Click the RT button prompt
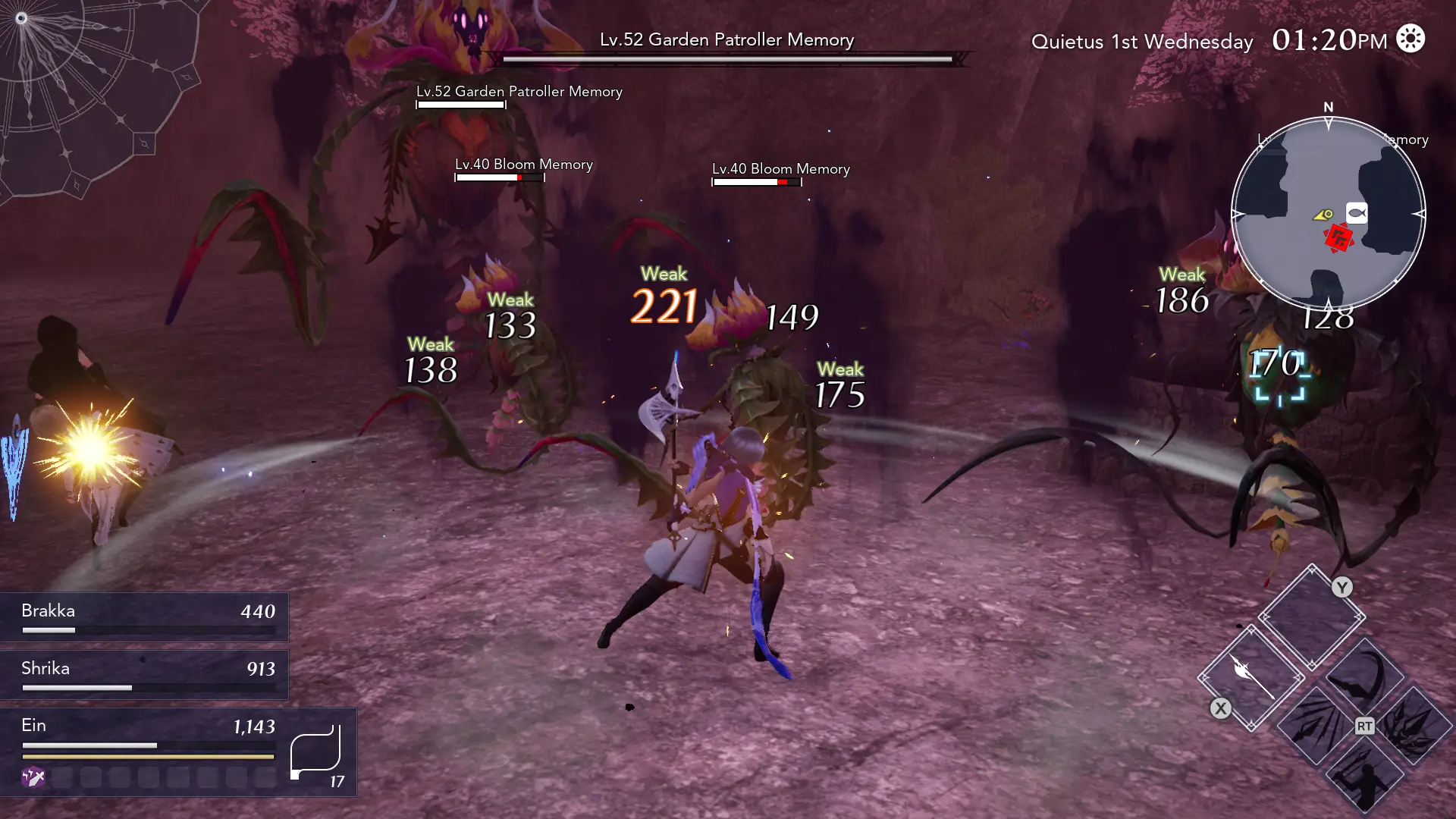This screenshot has width=1456, height=819. point(1363,726)
